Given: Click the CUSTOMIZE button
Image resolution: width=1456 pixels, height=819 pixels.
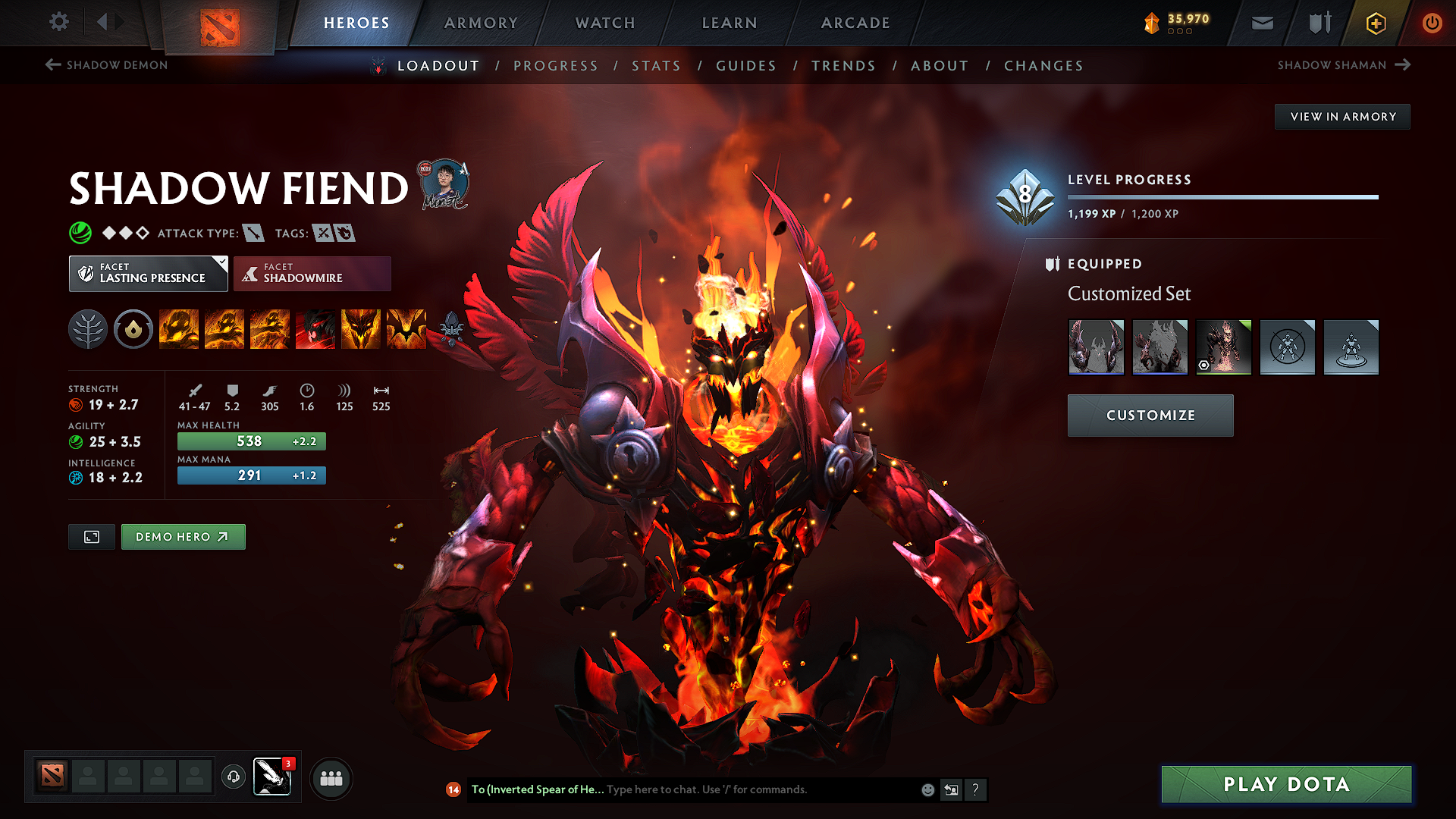Looking at the screenshot, I should [x=1150, y=415].
